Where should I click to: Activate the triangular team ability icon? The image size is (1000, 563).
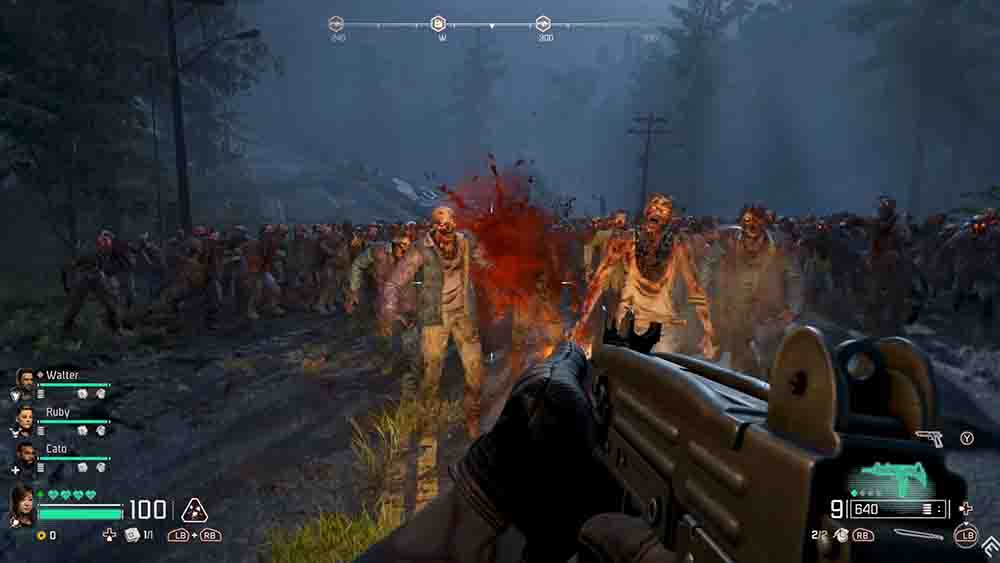193,511
